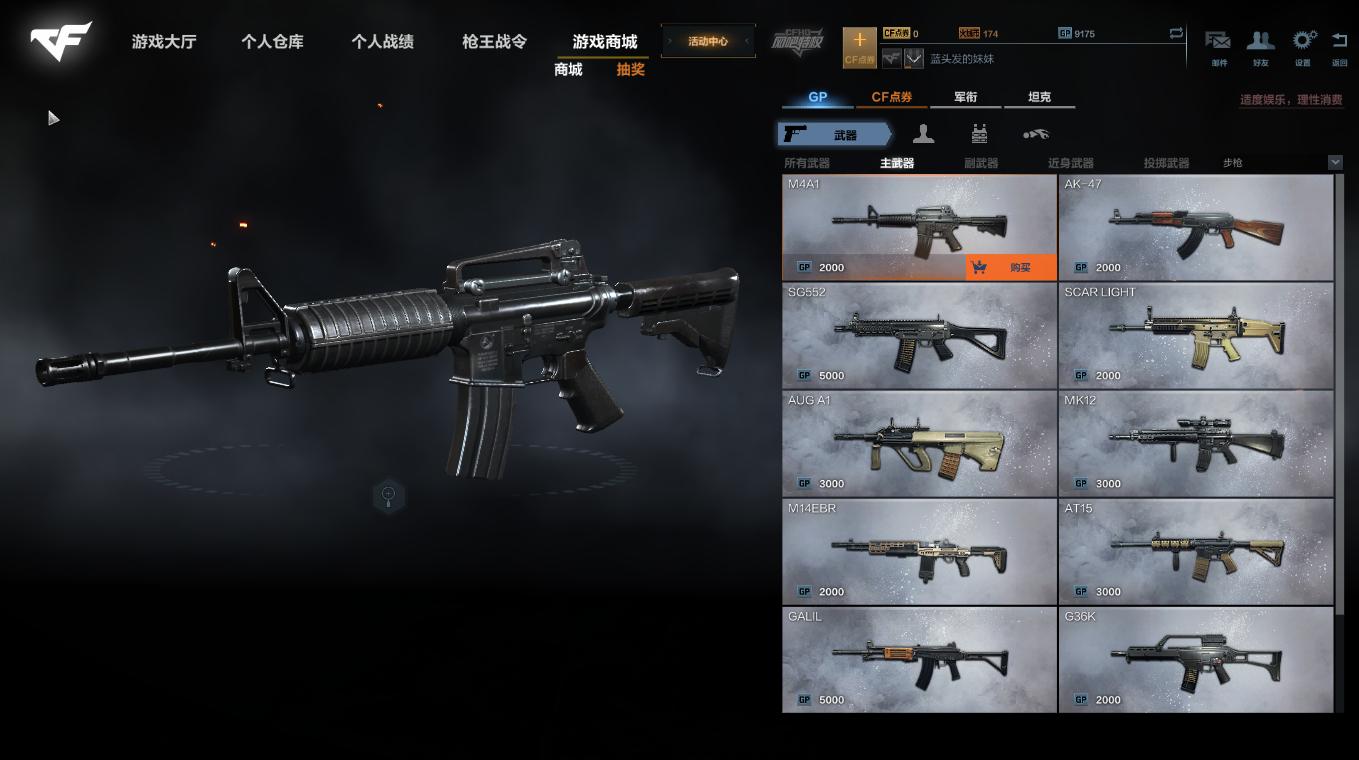1359x760 pixels.
Task: Select the 近身武器 melee weapons filter
Action: (x=1070, y=163)
